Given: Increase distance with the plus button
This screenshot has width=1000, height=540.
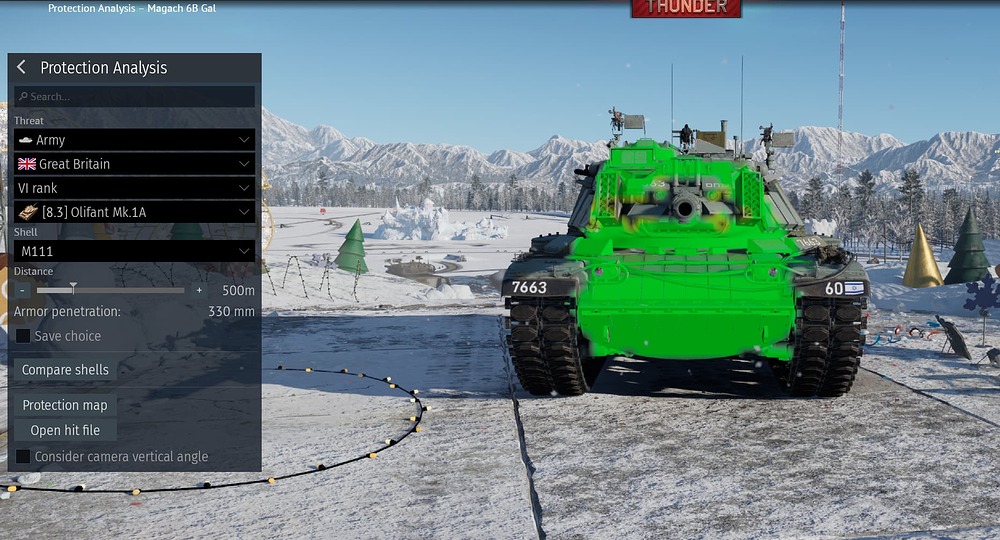Looking at the screenshot, I should click(x=199, y=290).
